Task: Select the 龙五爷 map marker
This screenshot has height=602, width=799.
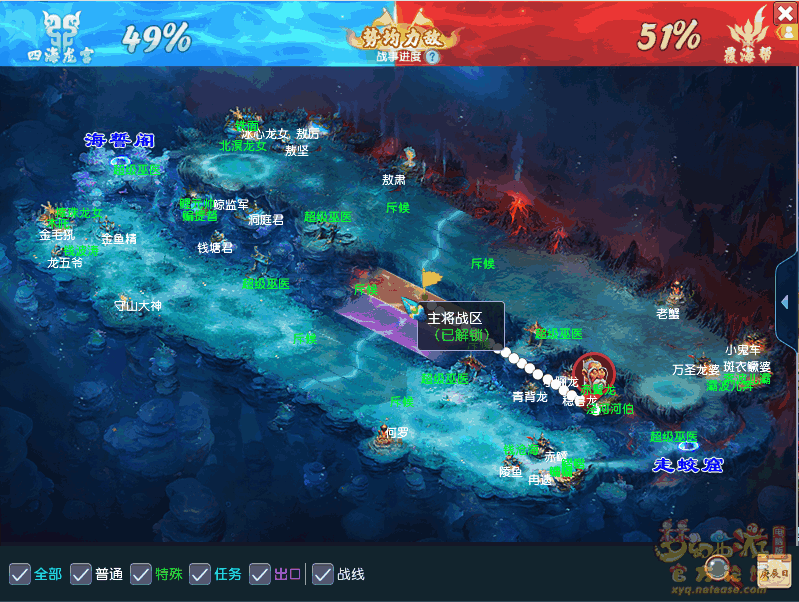Action: click(65, 263)
